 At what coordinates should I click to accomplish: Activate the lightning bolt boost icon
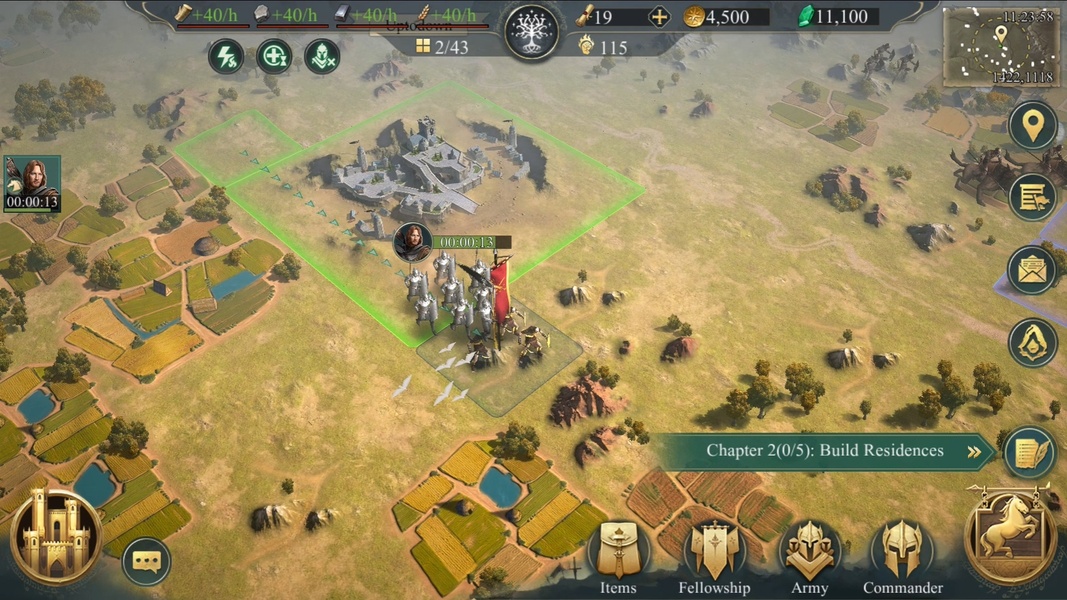pyautogui.click(x=226, y=56)
